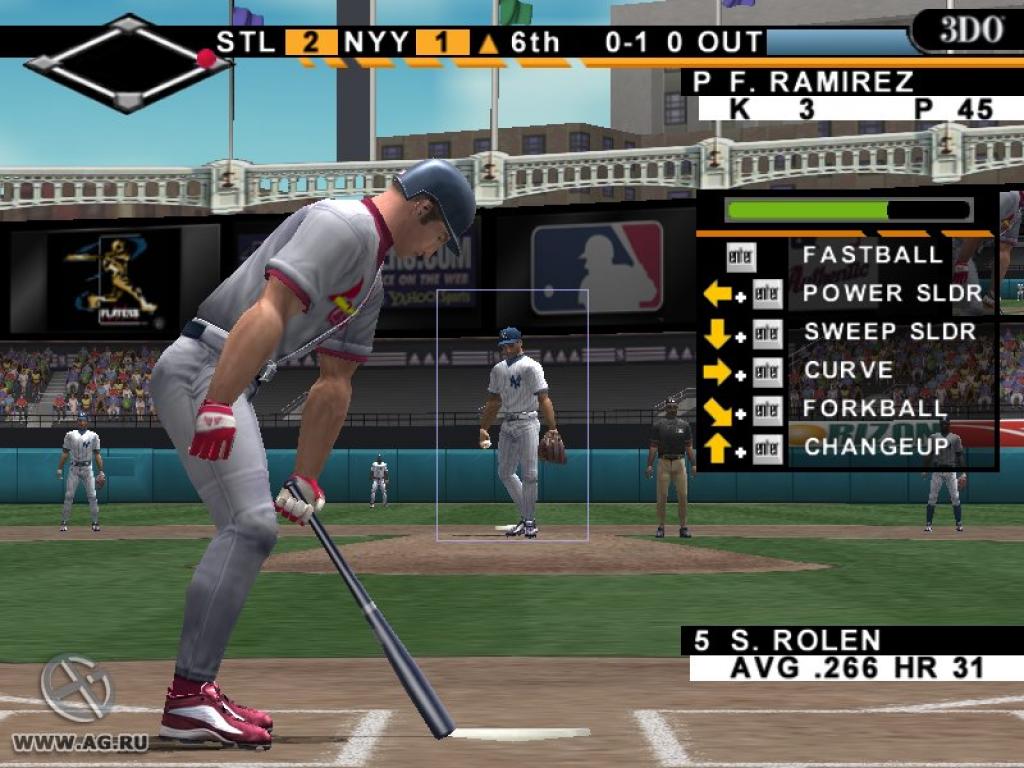Choose the FORKBALL pitch
Viewport: 1024px width, 768px height.
pos(874,409)
